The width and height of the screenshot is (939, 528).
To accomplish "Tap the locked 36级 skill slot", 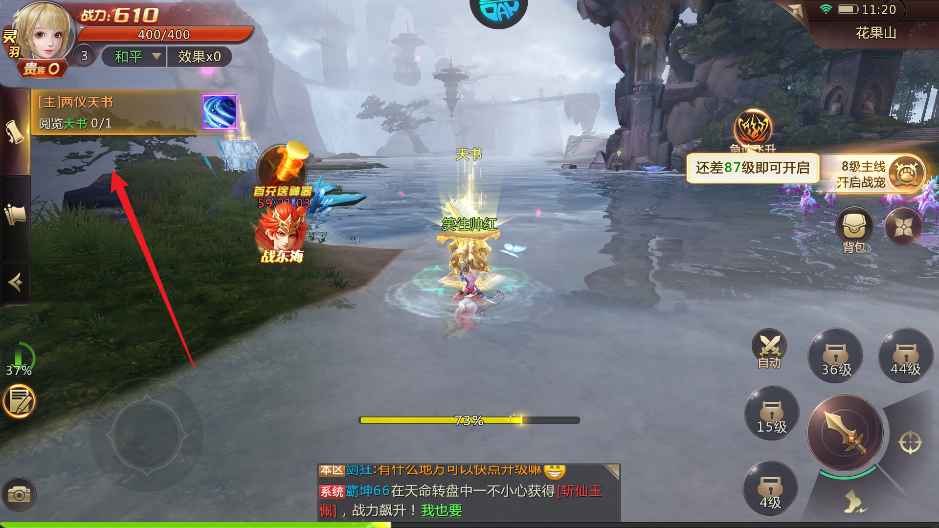I will 836,355.
